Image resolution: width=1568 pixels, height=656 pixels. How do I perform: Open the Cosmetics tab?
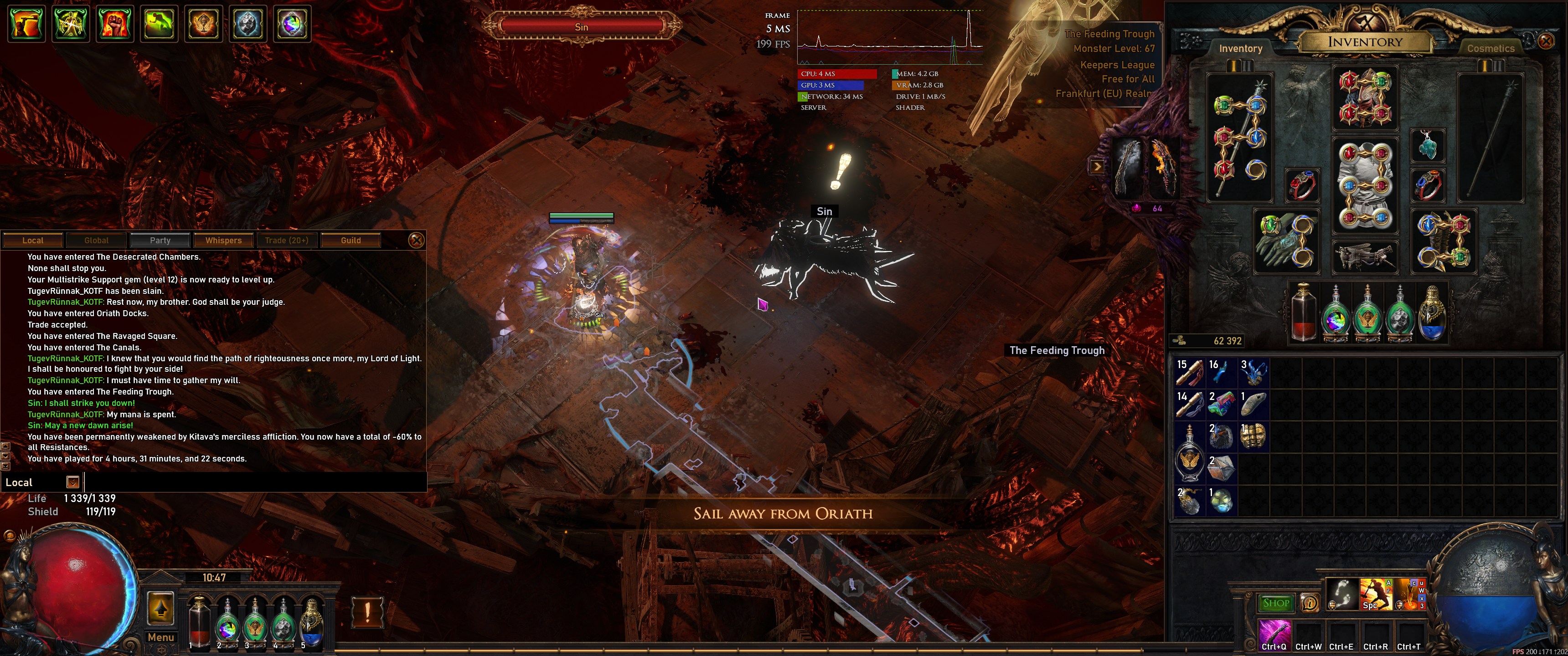(1490, 49)
